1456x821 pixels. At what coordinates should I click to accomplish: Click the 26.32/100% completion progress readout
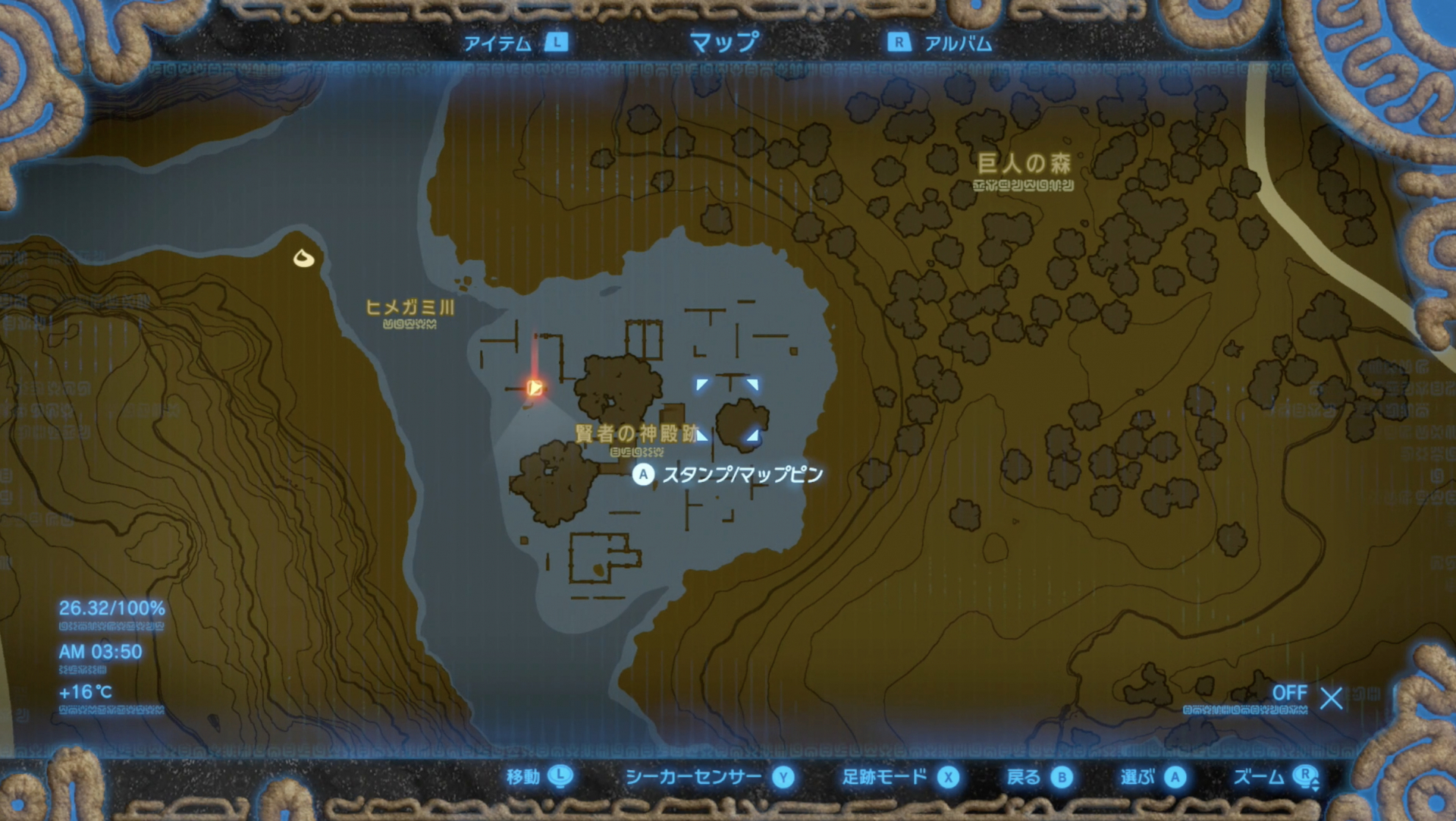coord(111,608)
